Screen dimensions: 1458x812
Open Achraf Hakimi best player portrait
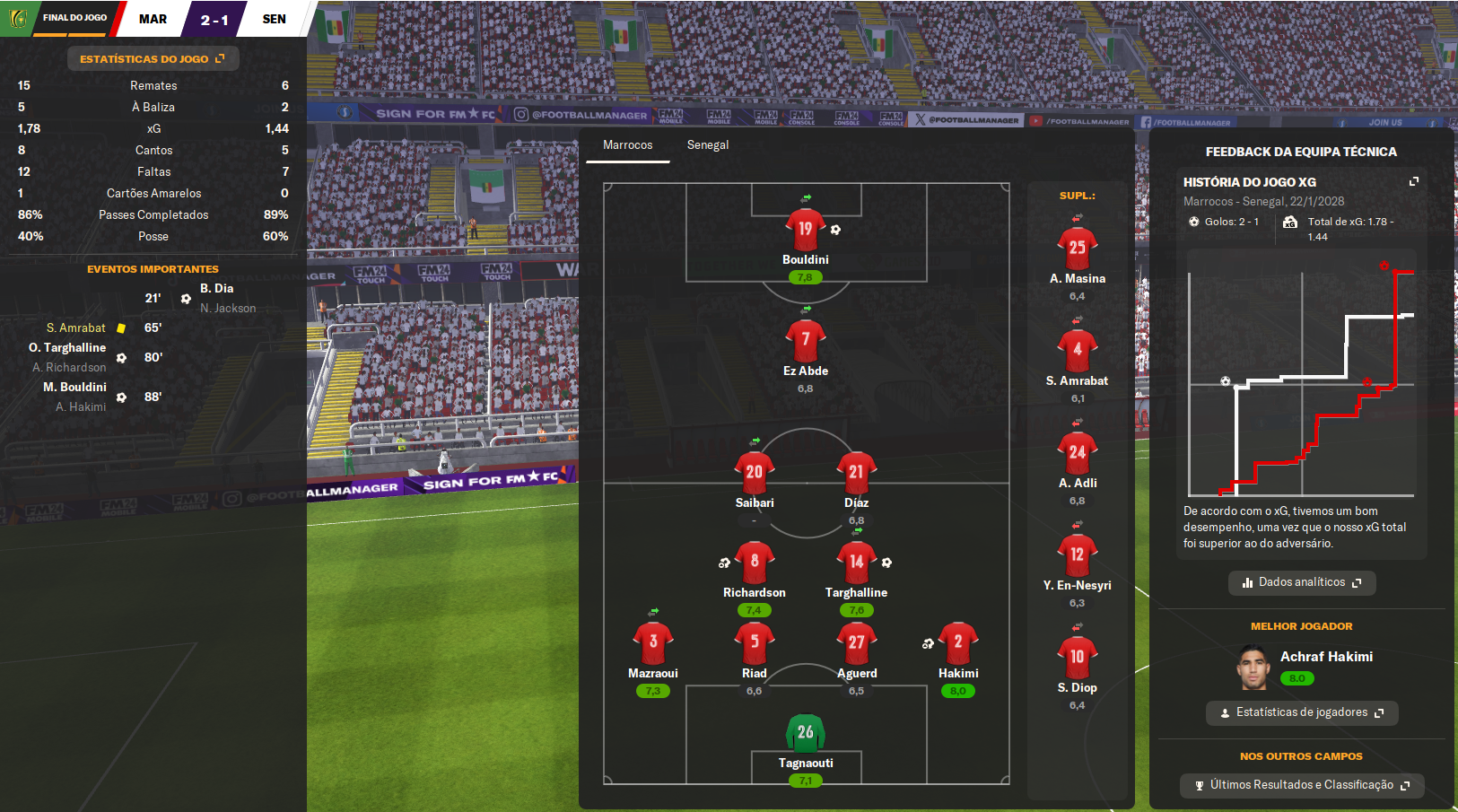click(1254, 668)
